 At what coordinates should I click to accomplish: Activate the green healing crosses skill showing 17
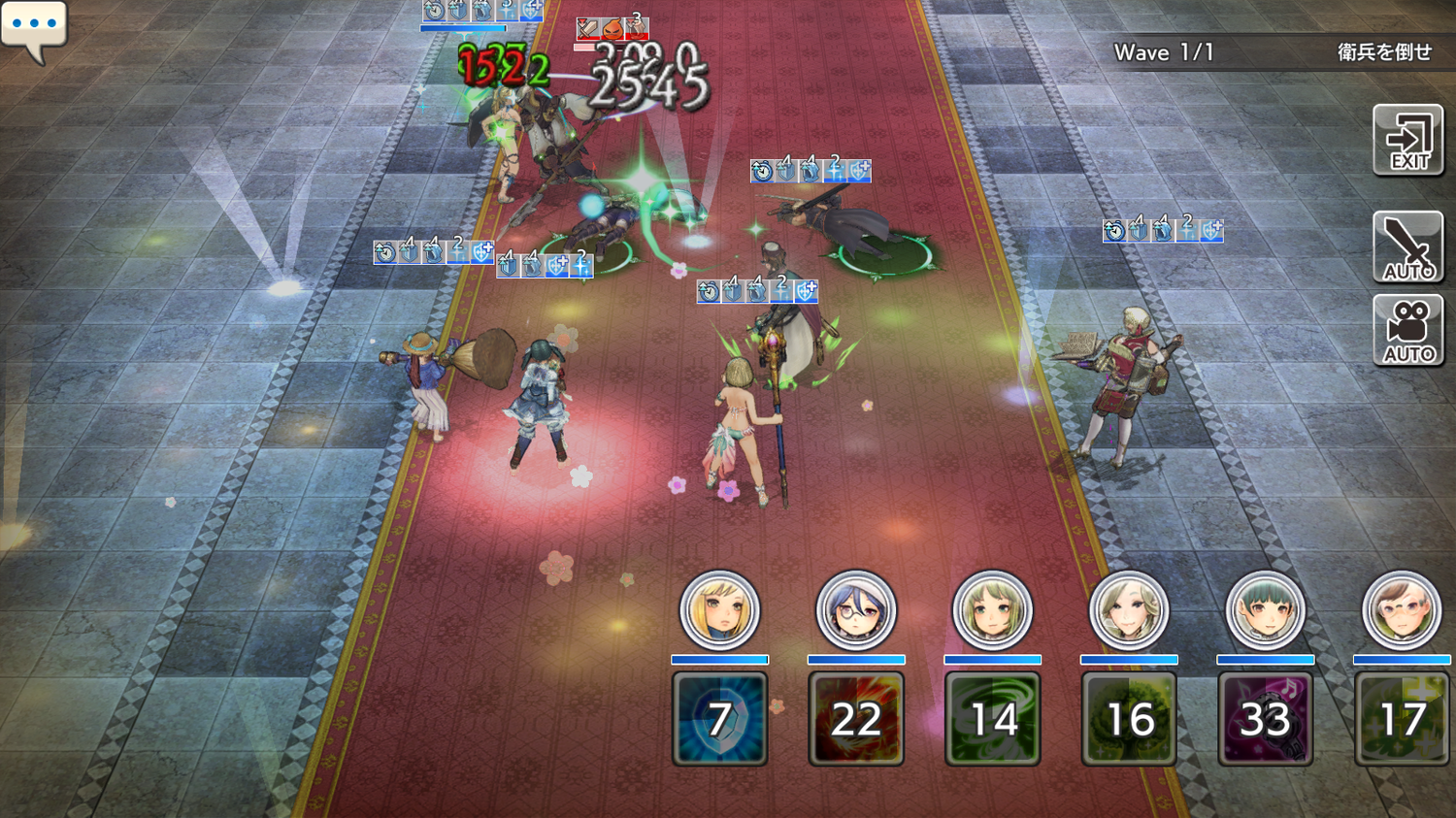point(1402,719)
